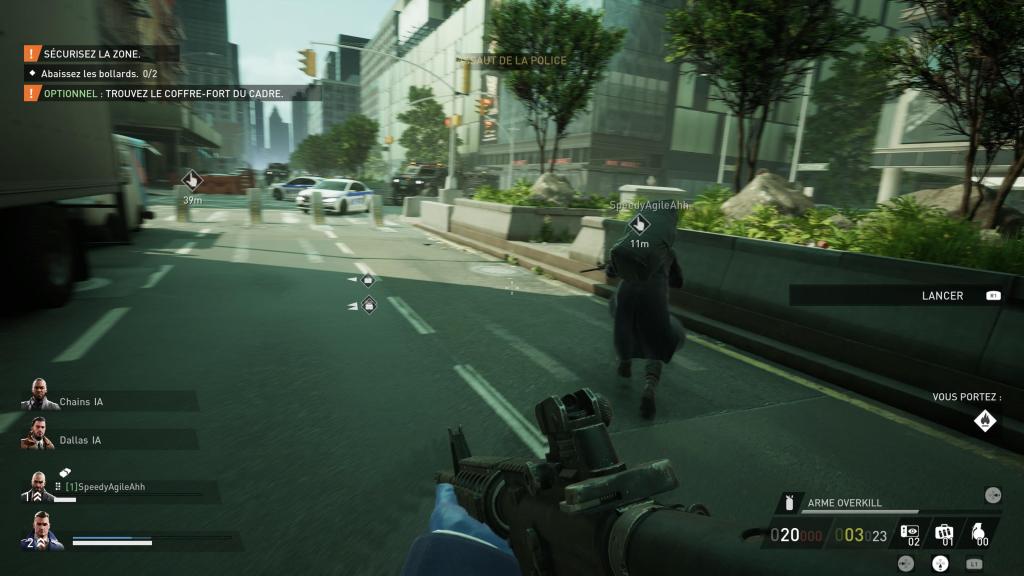Screen dimensions: 1024x576
Task: Select the grenade throwable slot
Action: pyautogui.click(x=979, y=535)
